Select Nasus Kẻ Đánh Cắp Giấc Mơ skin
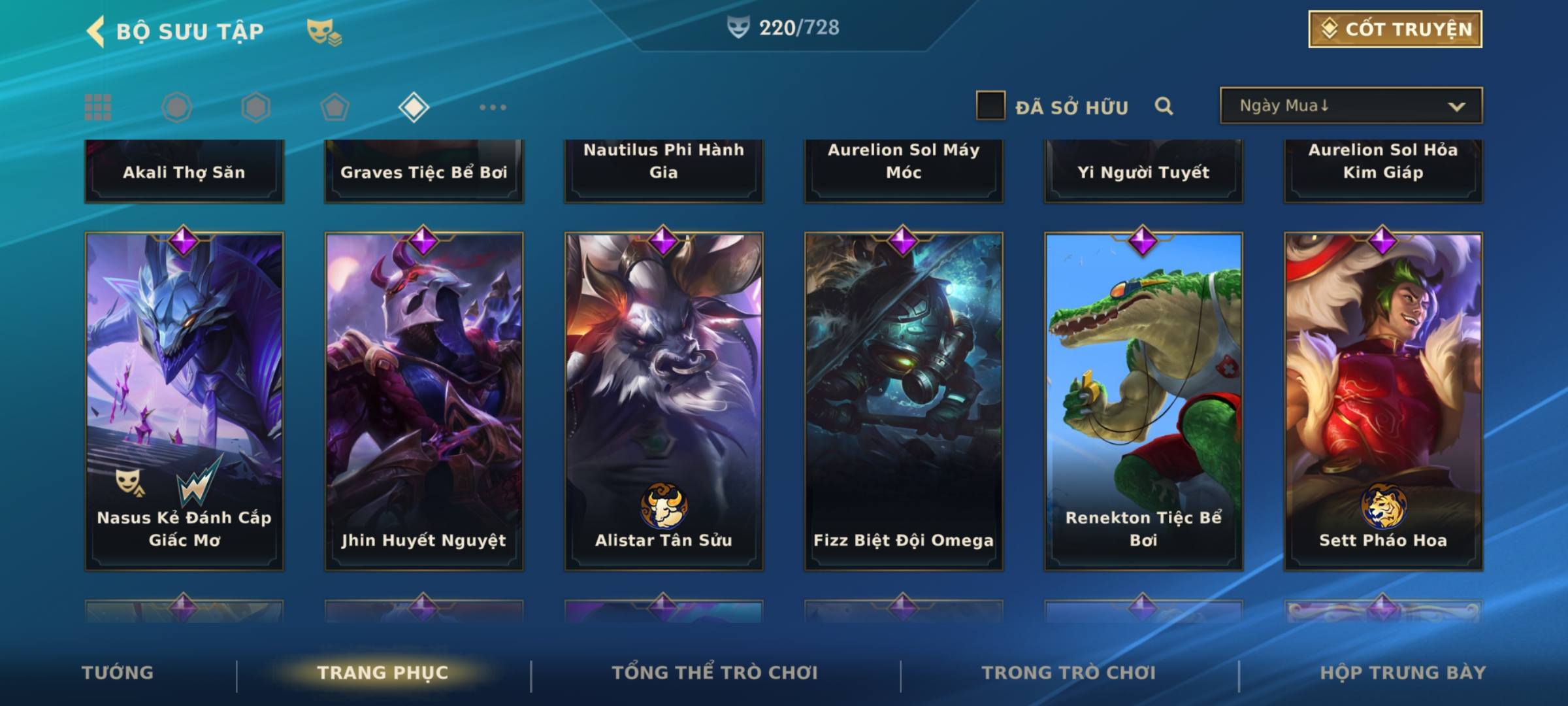Viewport: 1568px width, 706px height. tap(184, 401)
